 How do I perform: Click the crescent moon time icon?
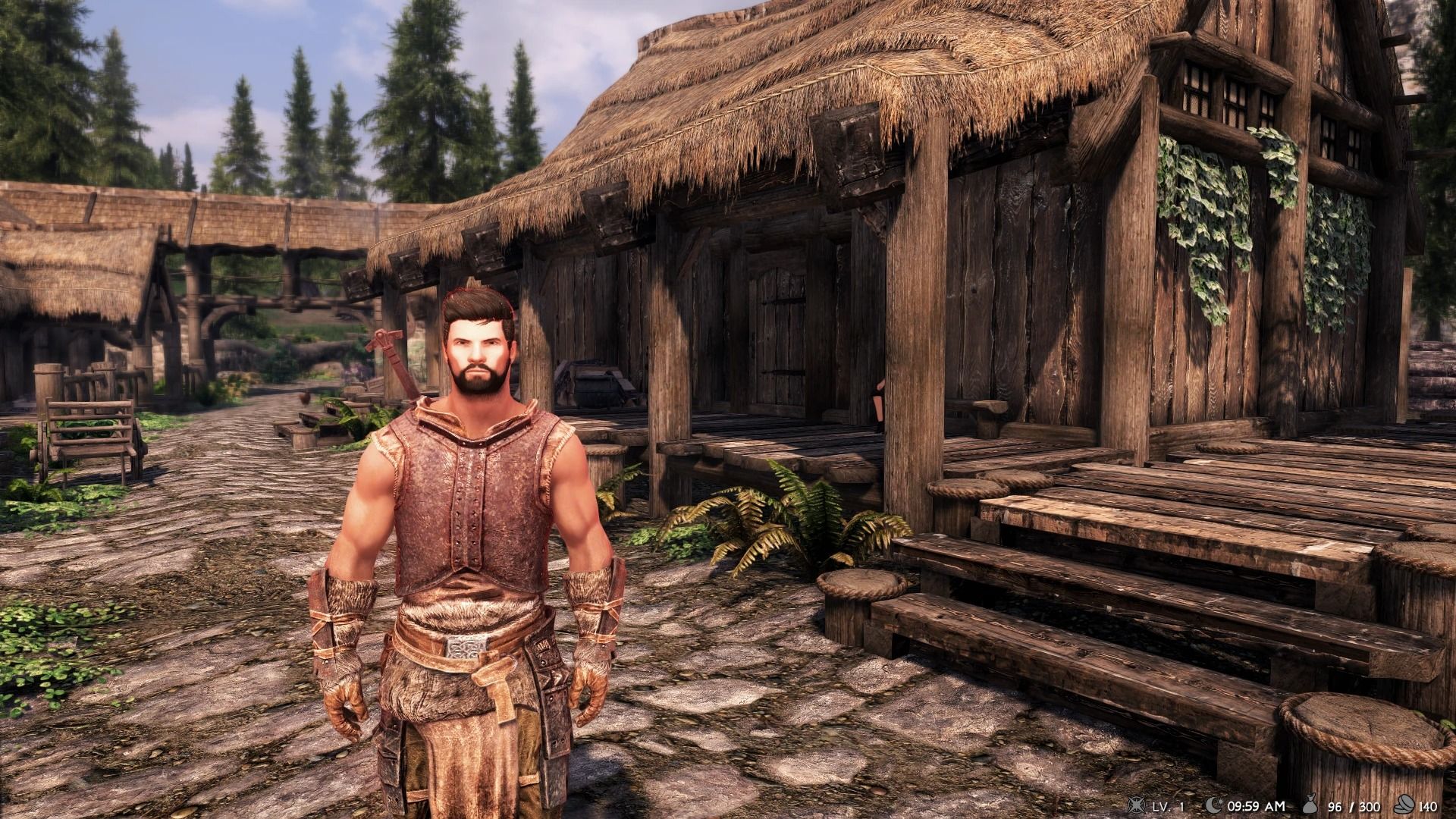point(1213,805)
